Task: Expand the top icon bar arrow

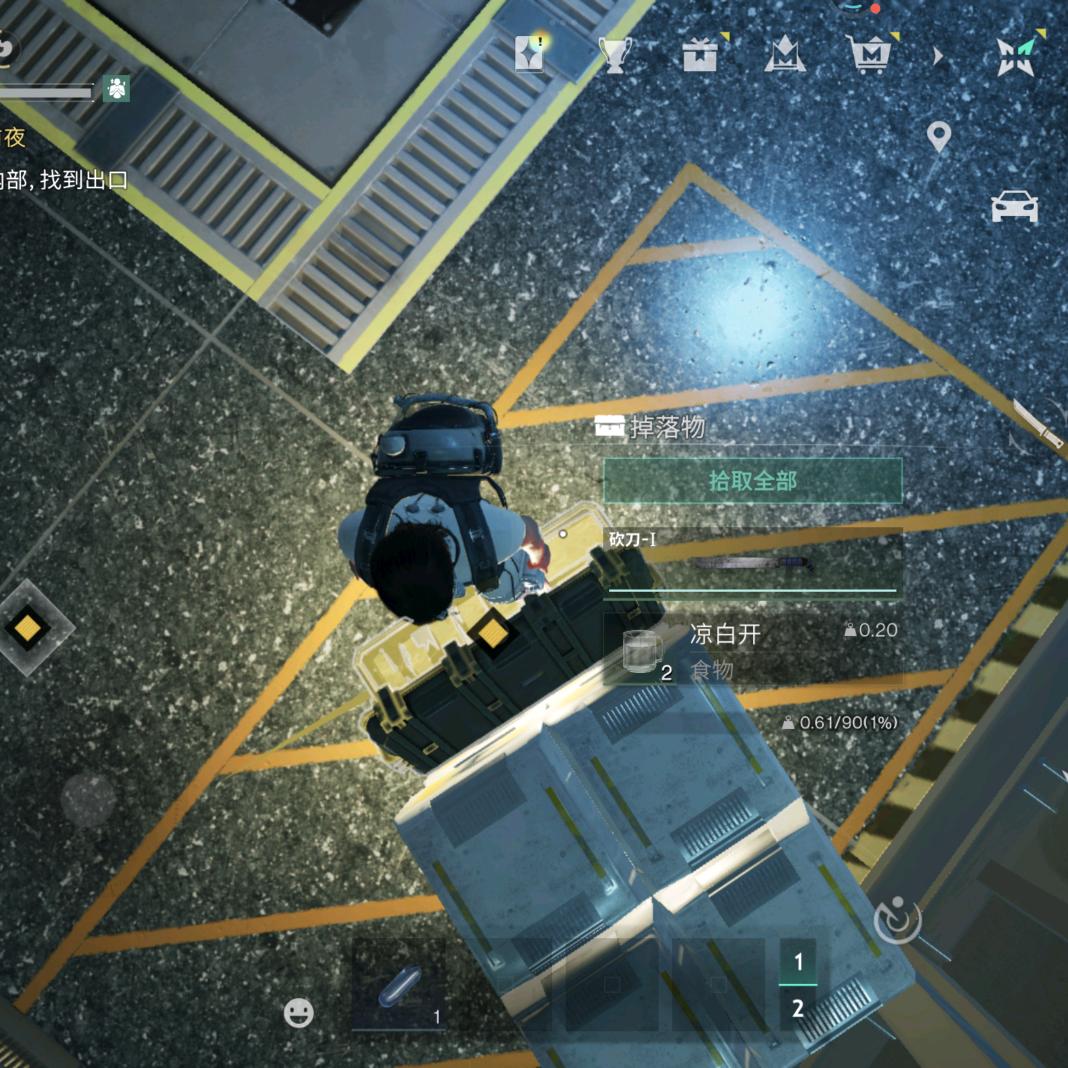Action: coord(938,56)
